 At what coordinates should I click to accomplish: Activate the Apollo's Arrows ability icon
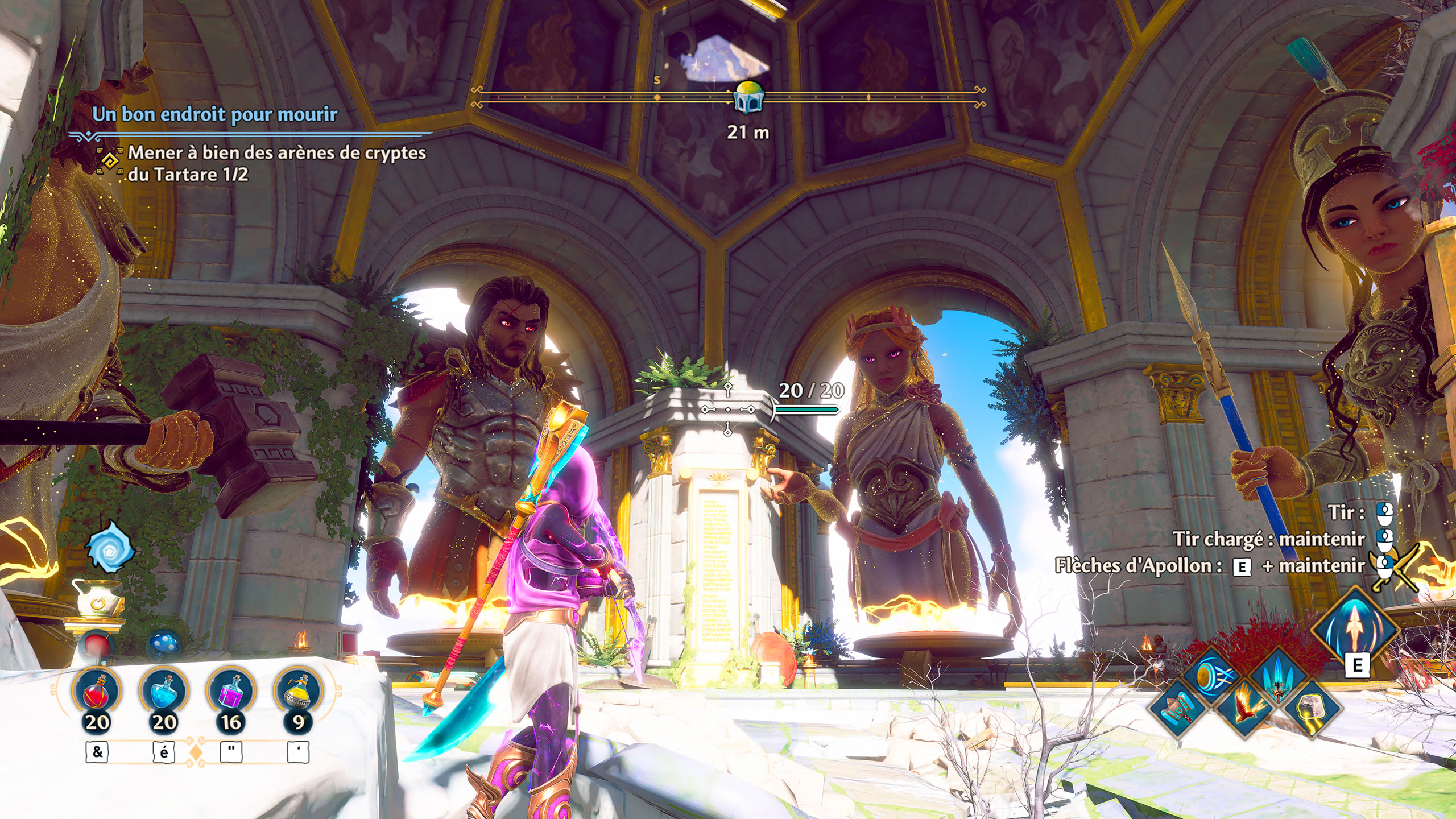(1356, 630)
